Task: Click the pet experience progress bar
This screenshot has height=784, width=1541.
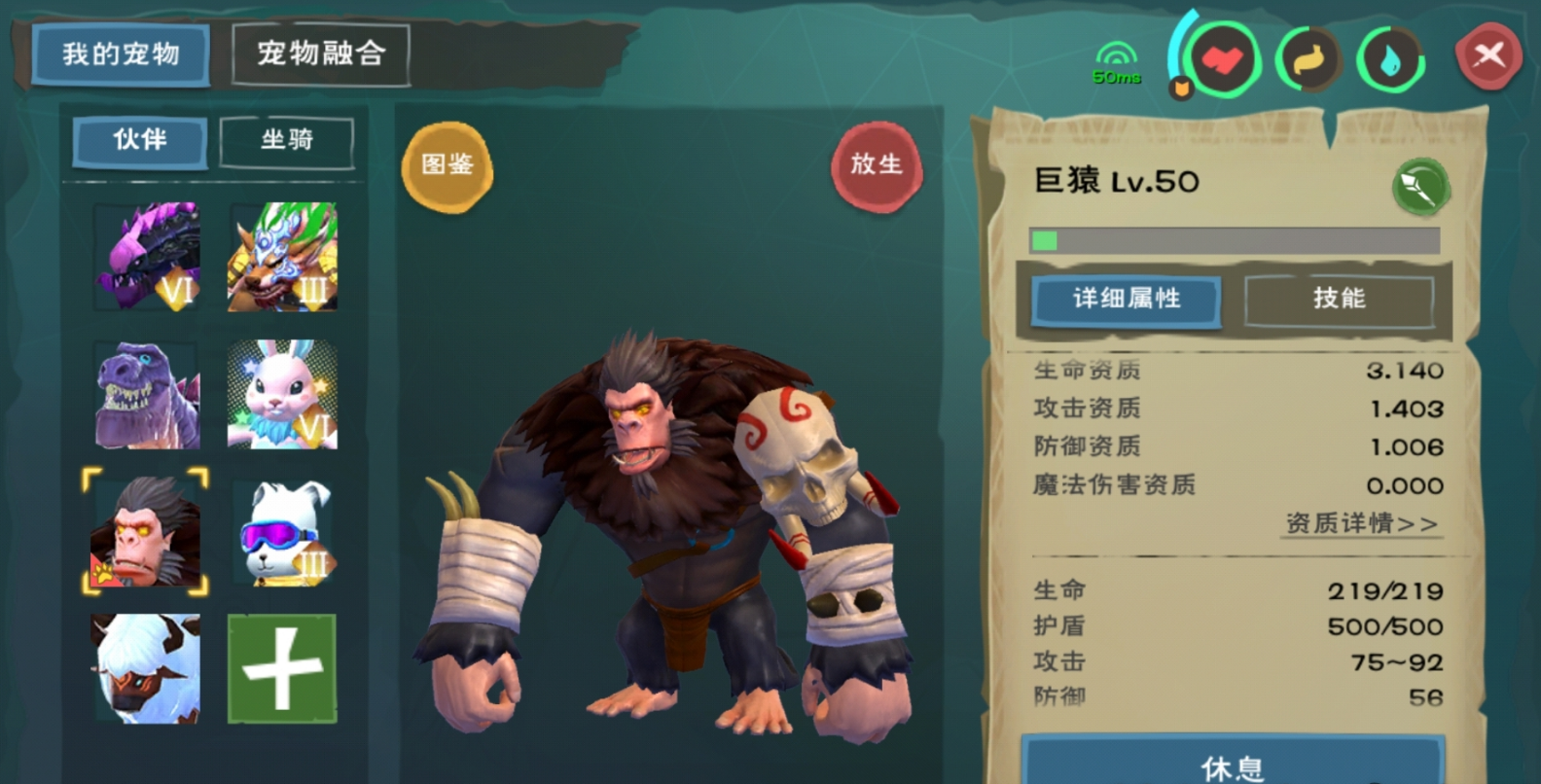Action: click(1234, 240)
